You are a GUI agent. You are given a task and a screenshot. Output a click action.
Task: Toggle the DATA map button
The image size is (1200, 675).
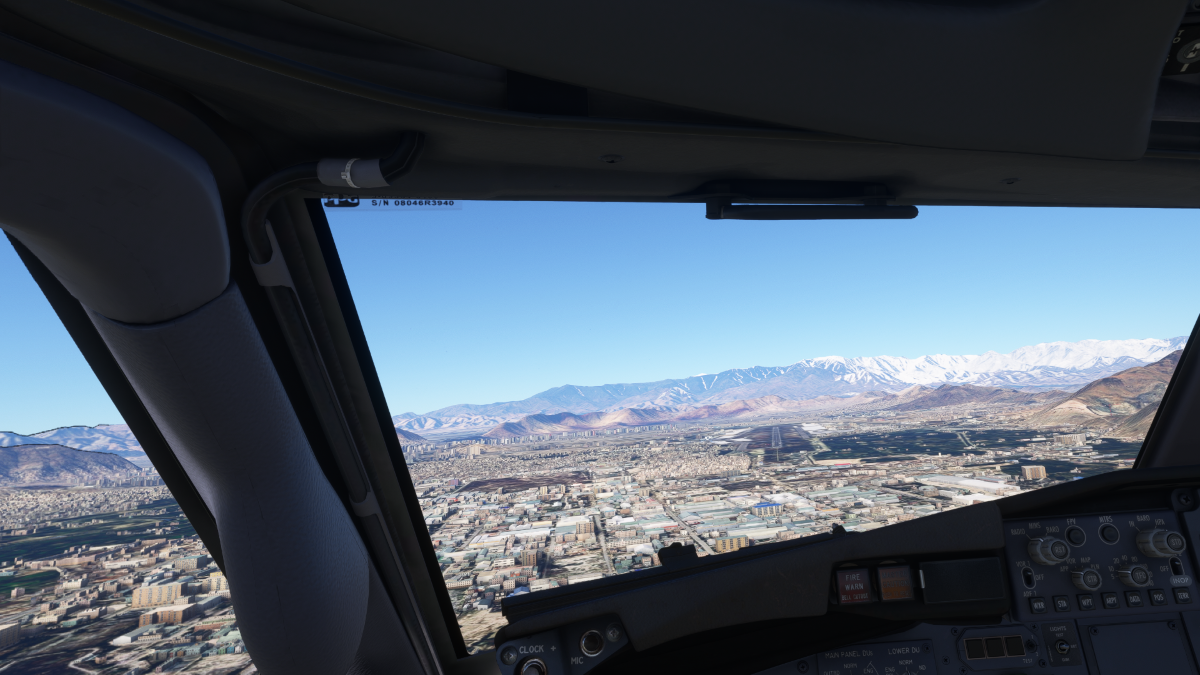pos(1135,598)
